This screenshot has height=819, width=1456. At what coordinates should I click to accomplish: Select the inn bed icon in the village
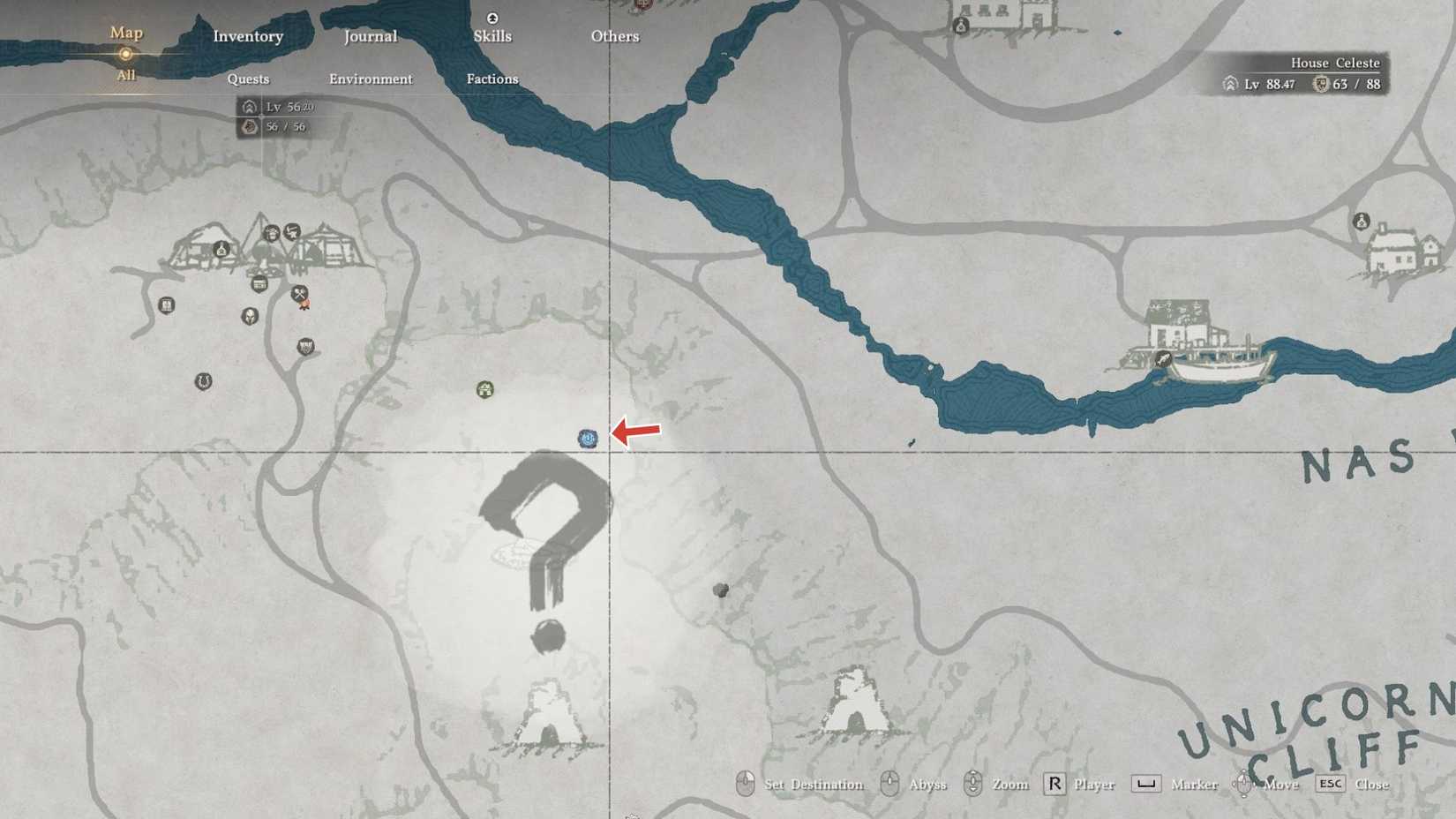tap(272, 232)
